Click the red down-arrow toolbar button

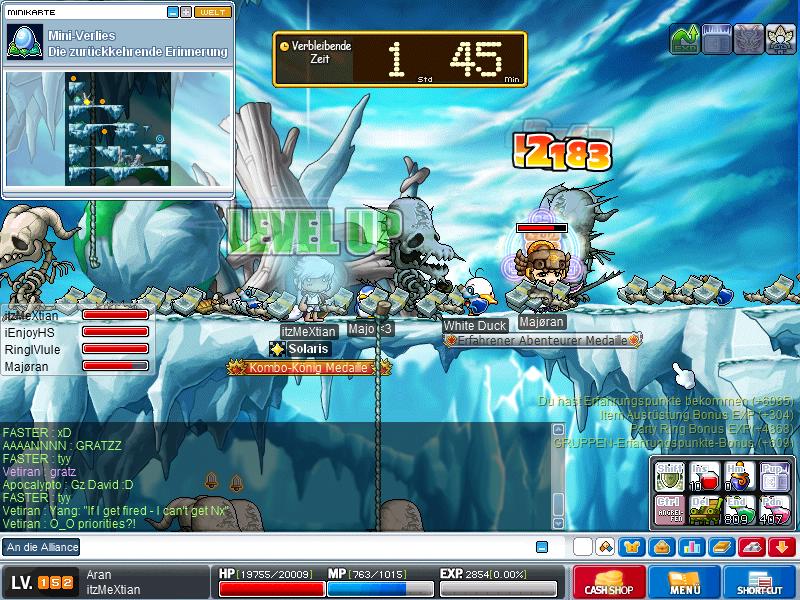(x=782, y=547)
